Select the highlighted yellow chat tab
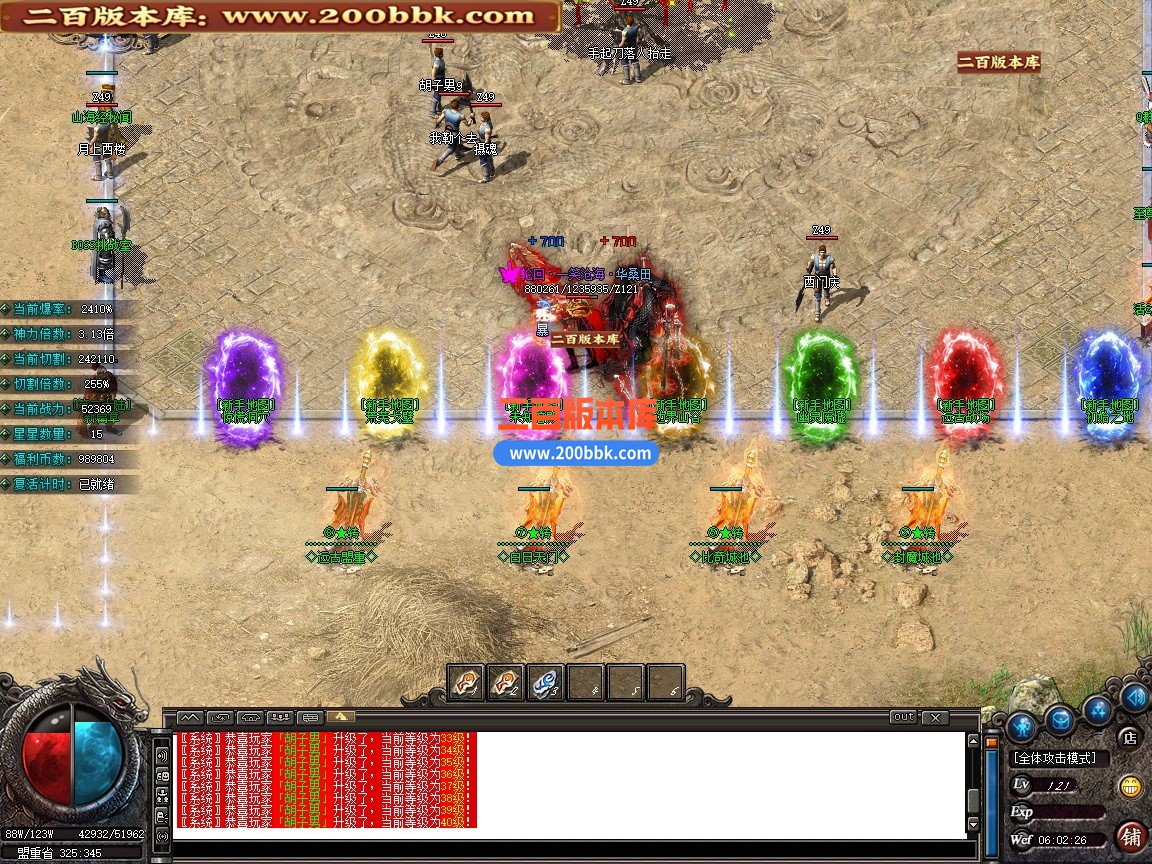Screen dimensions: 1152x864 (x=340, y=717)
